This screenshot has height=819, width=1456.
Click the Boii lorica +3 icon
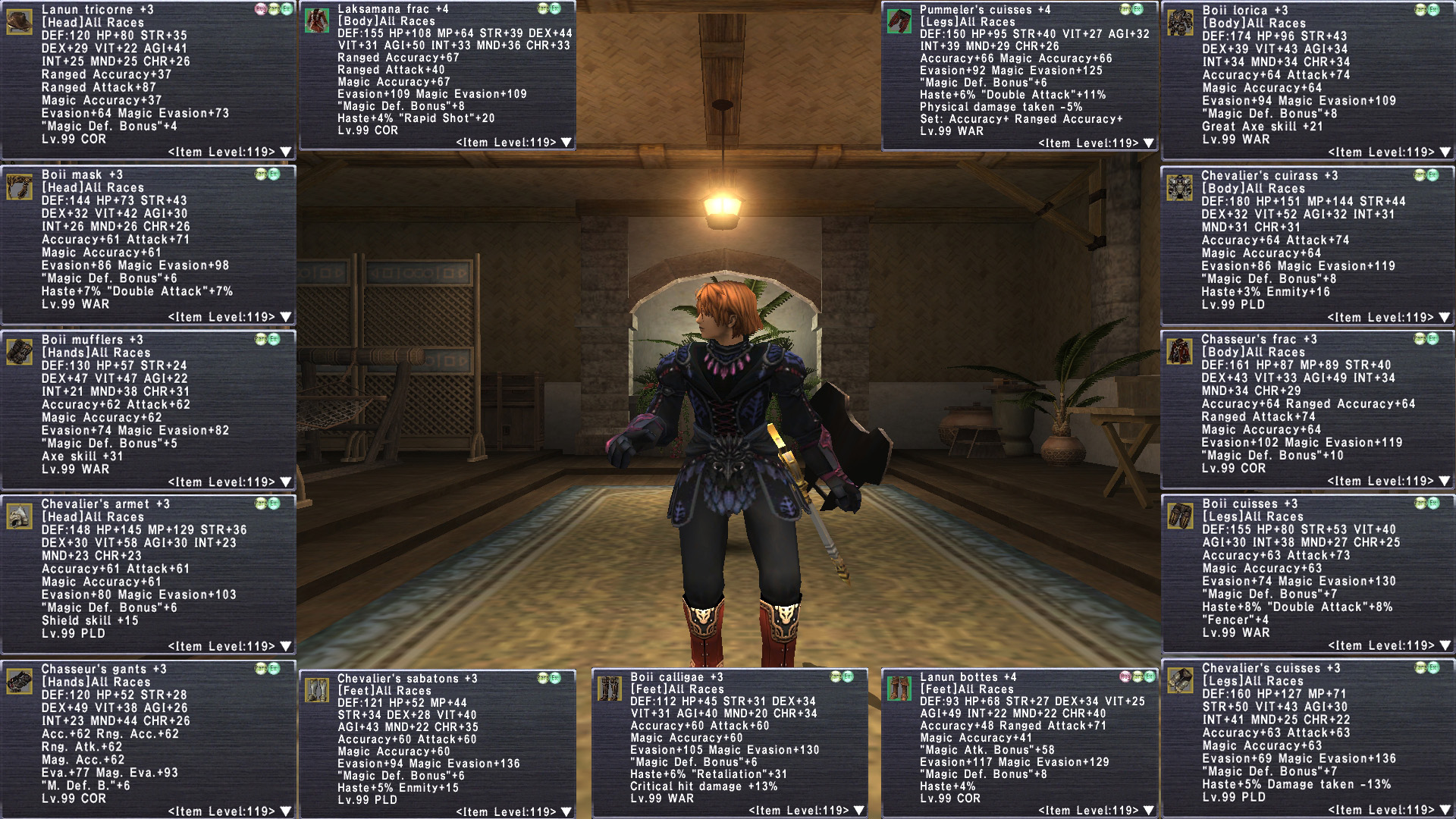(x=1180, y=23)
